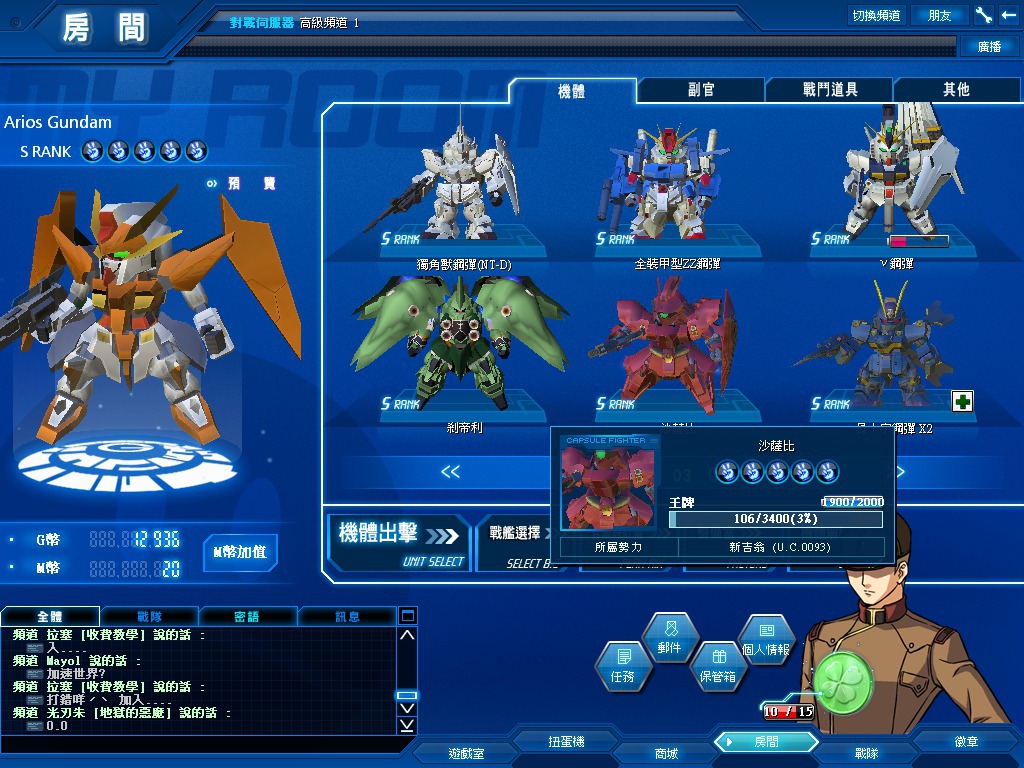Open the 戰鬥道具 tab

click(830, 90)
